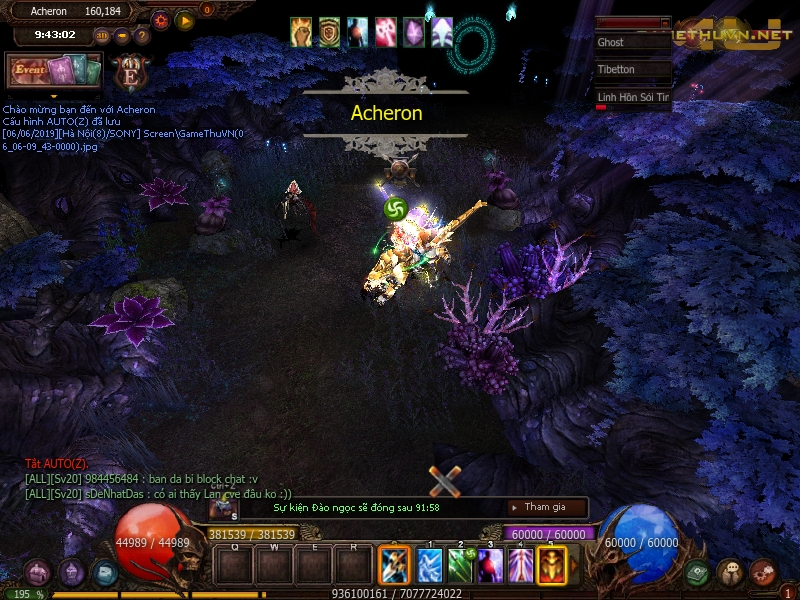The width and height of the screenshot is (800, 600).
Task: Toggle the 3D view button
Action: click(x=101, y=35)
